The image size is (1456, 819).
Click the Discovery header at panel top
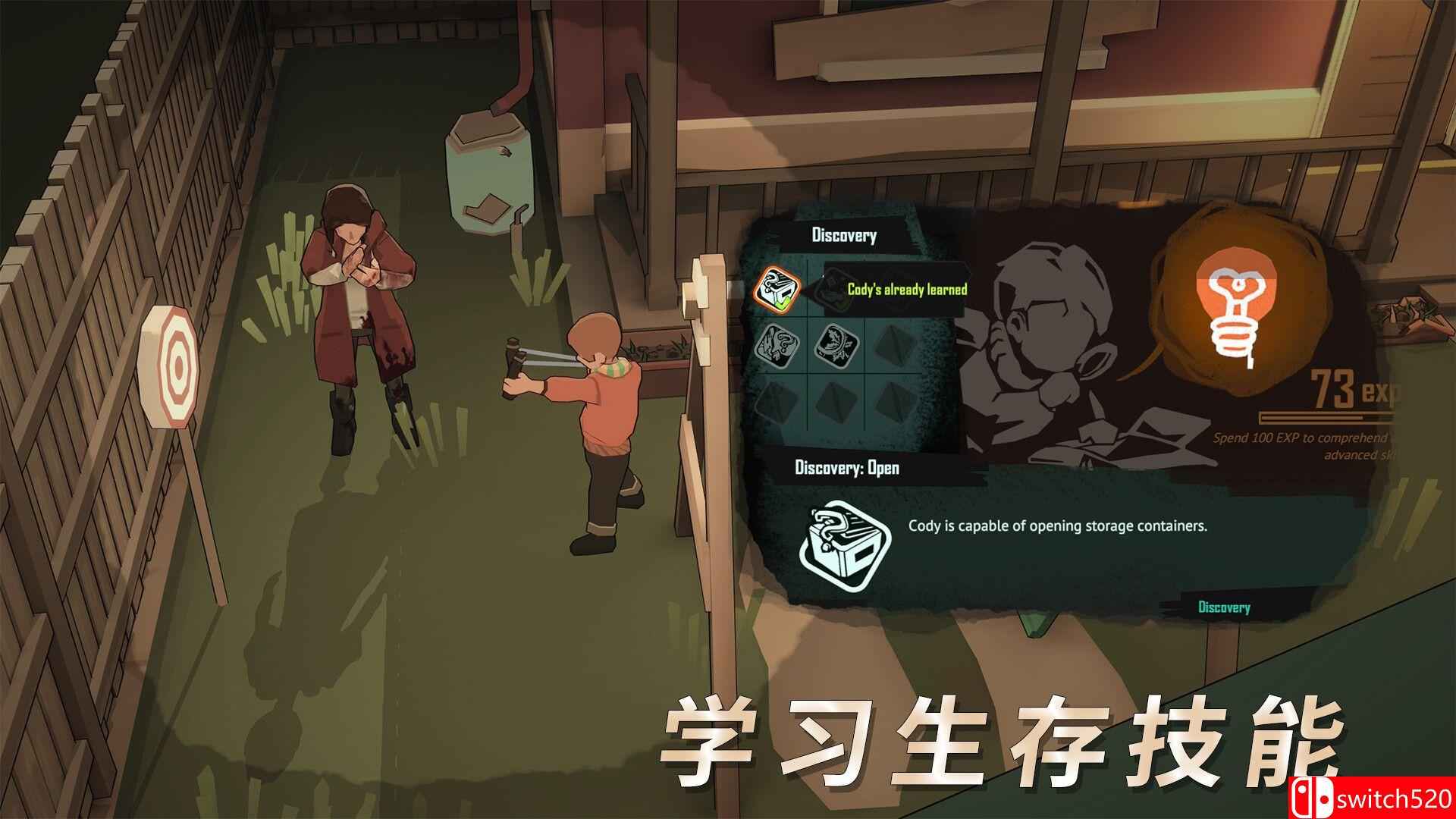pos(844,234)
